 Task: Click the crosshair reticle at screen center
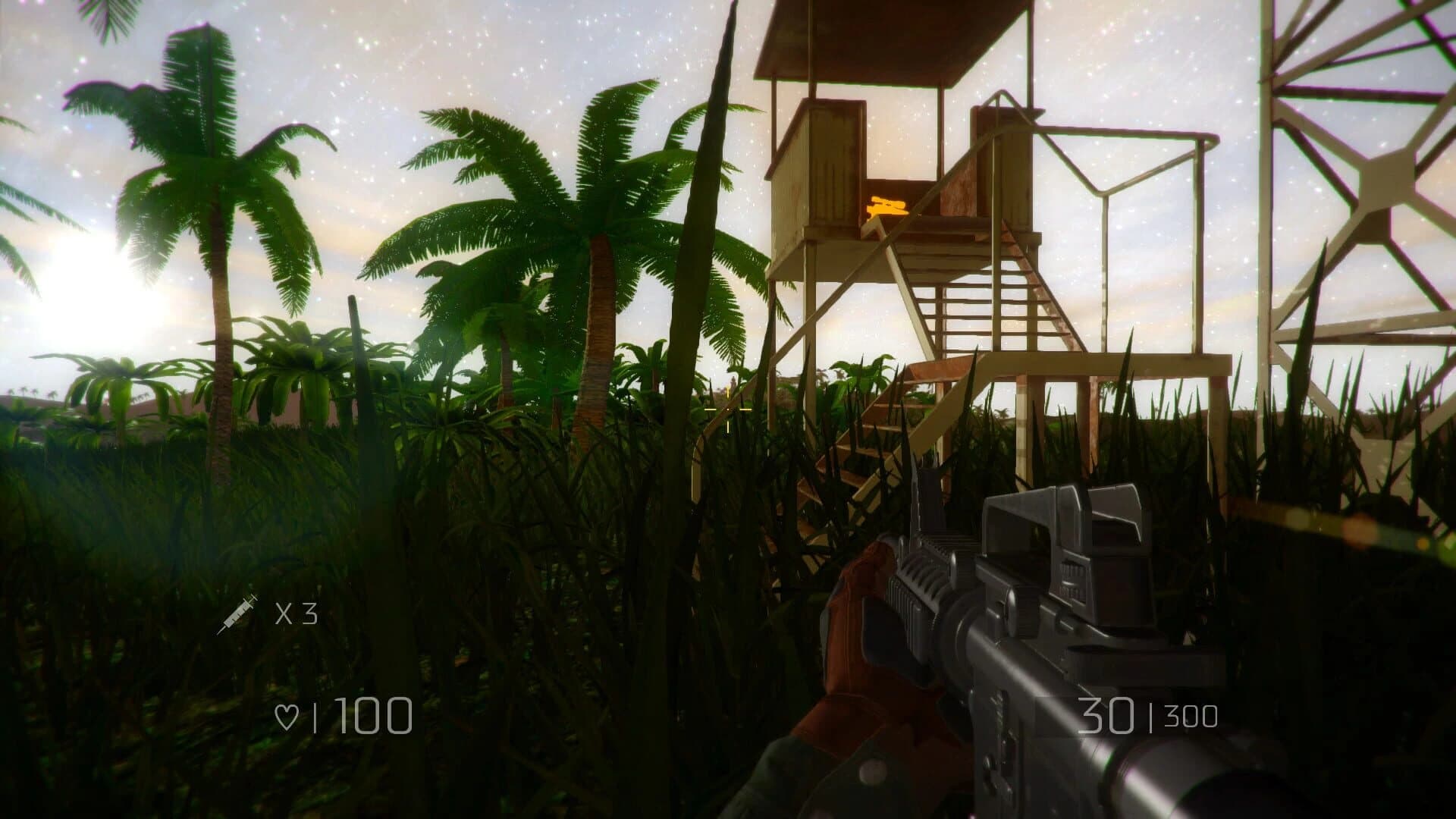click(727, 409)
